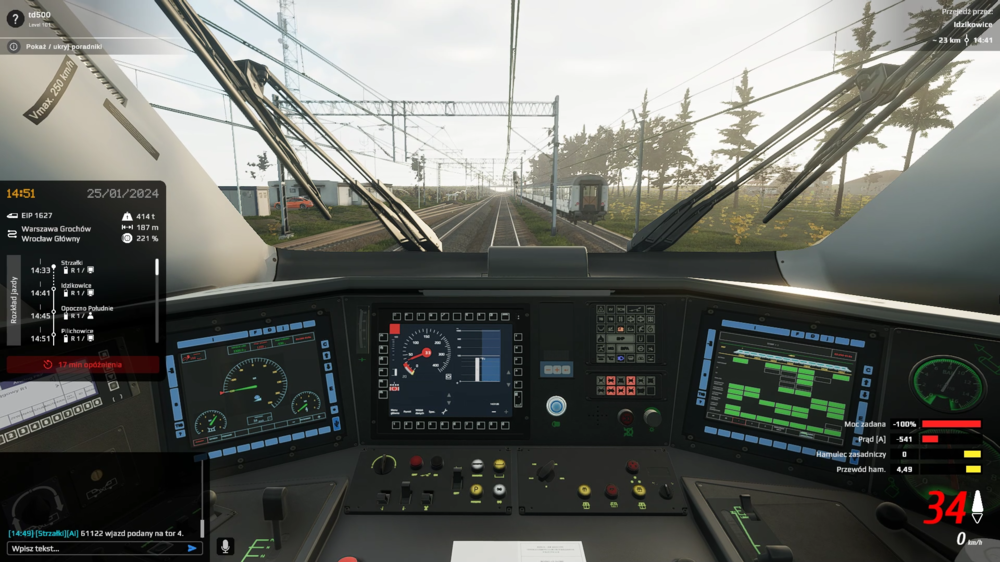Focus the 'Wpisz tekst...' chat input

95,548
